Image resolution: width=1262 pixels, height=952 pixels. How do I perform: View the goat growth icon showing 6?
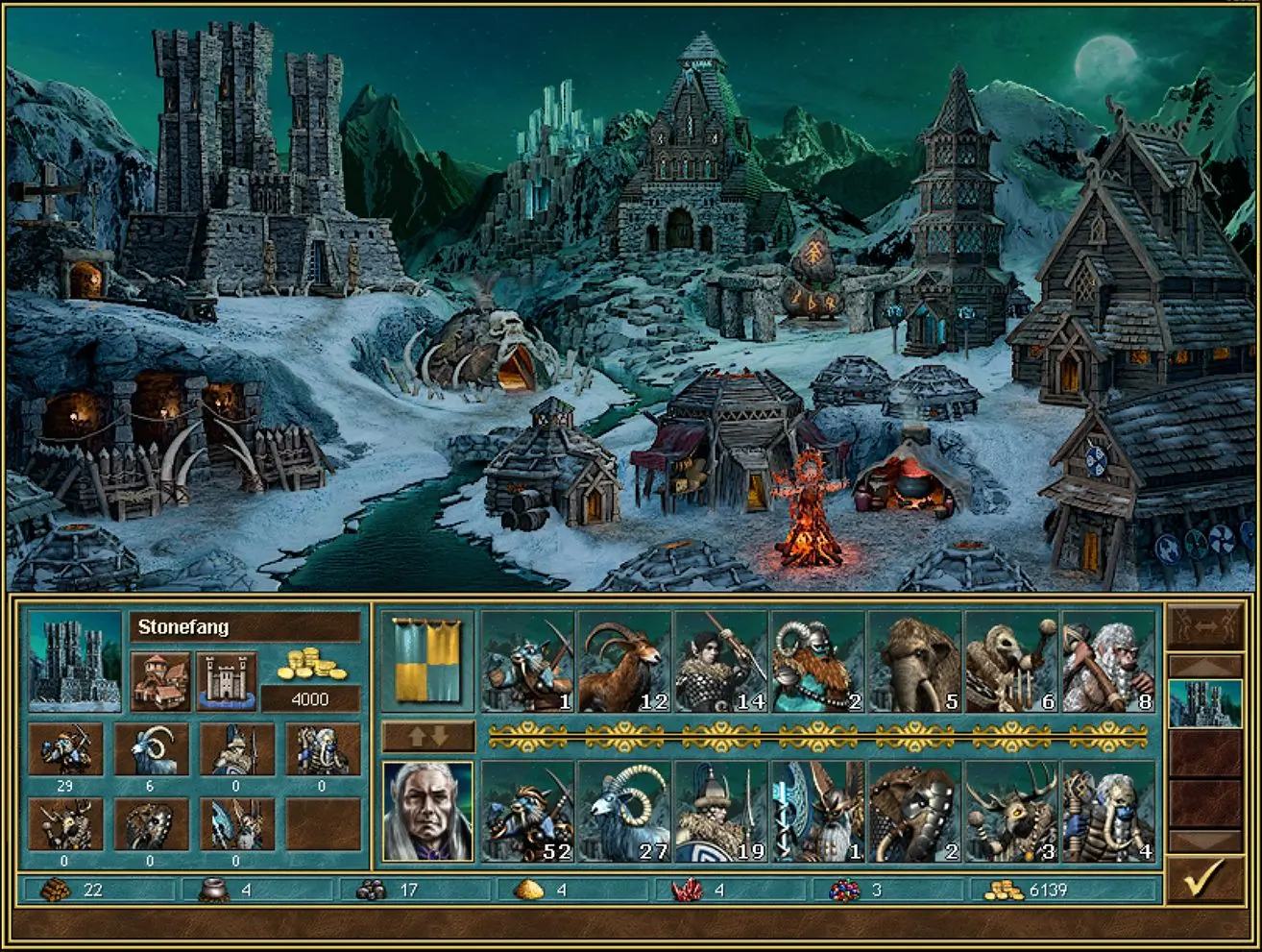pyautogui.click(x=151, y=750)
